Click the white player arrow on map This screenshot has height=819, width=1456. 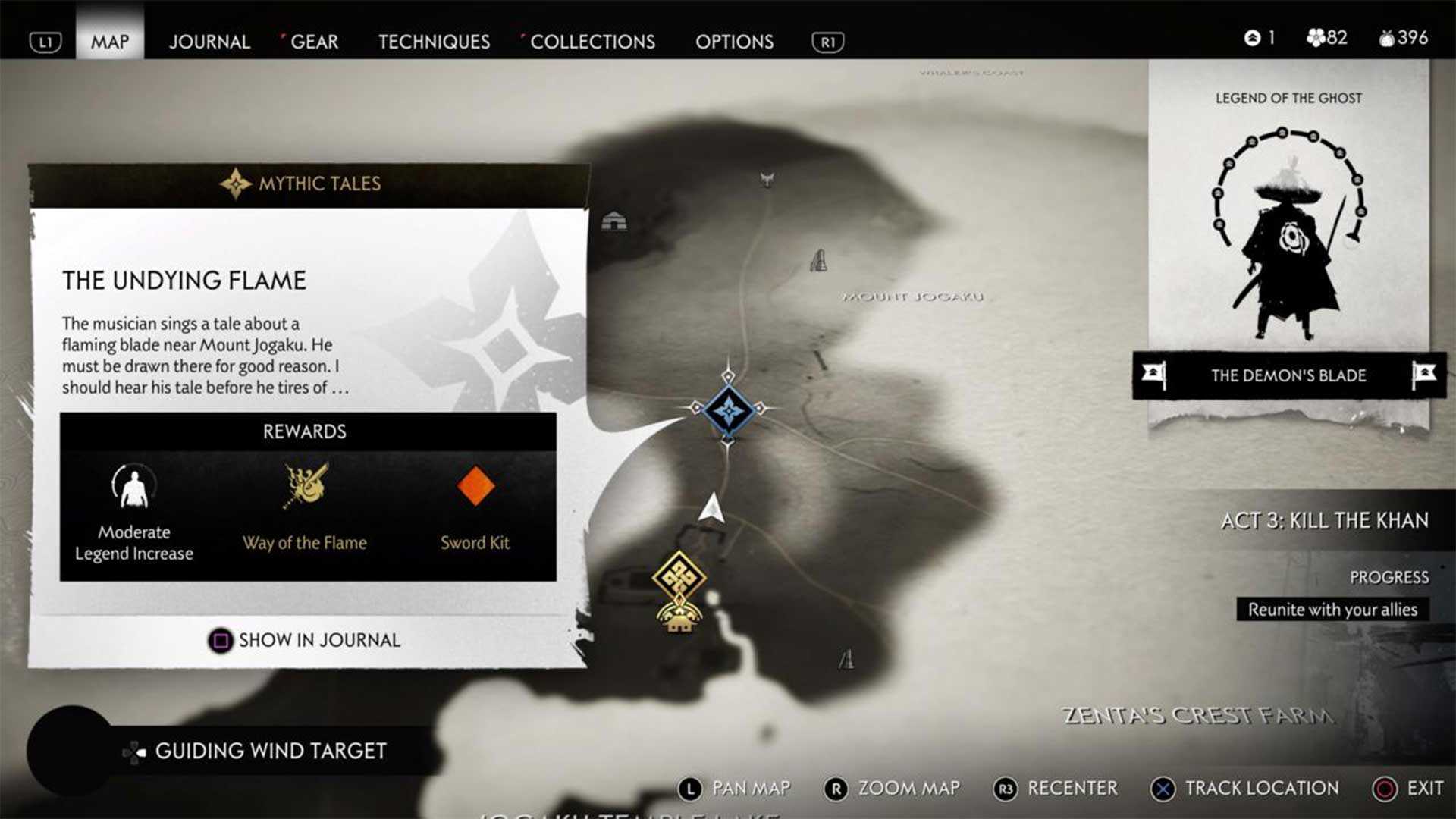point(711,508)
